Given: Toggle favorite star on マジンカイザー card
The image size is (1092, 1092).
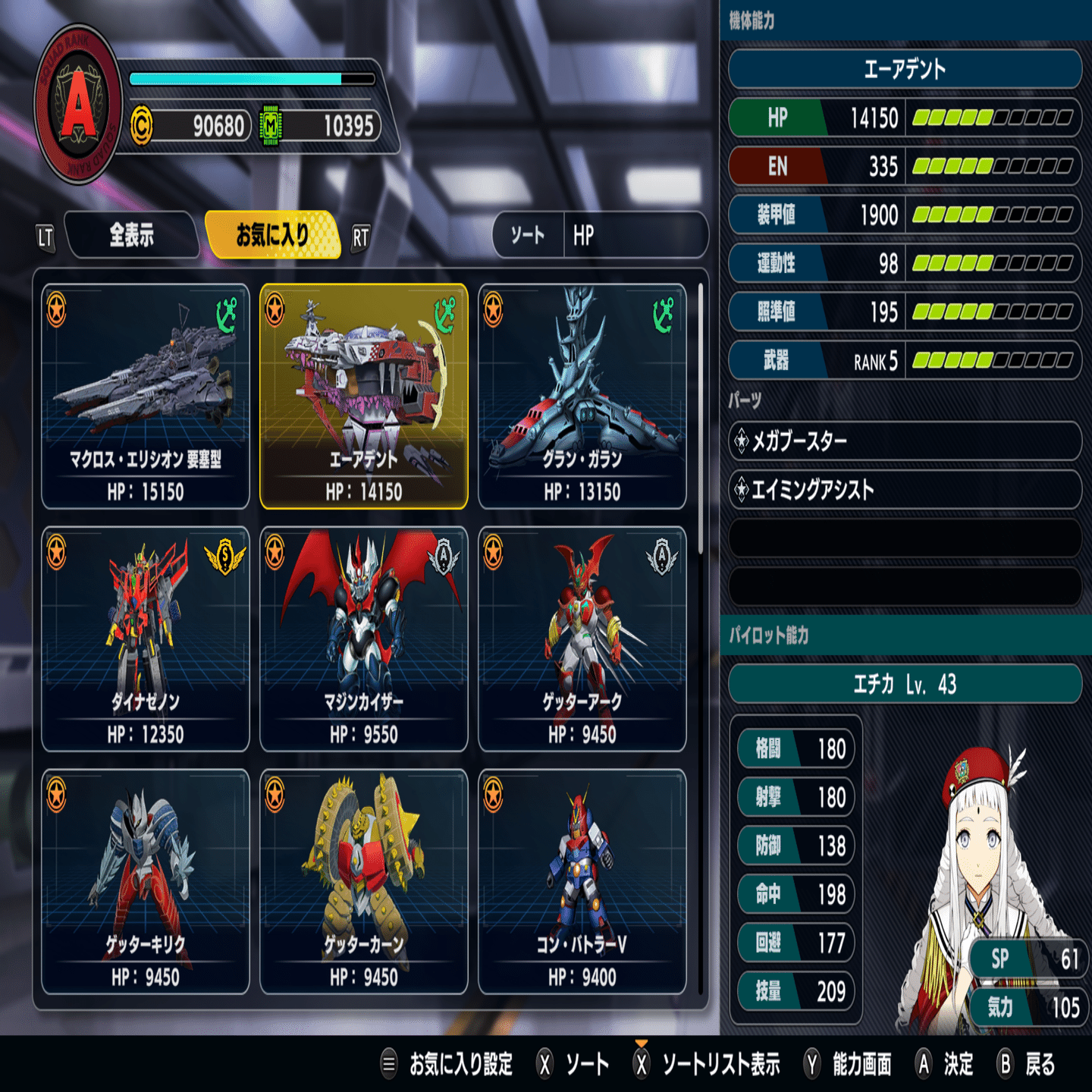Looking at the screenshot, I should click(275, 552).
